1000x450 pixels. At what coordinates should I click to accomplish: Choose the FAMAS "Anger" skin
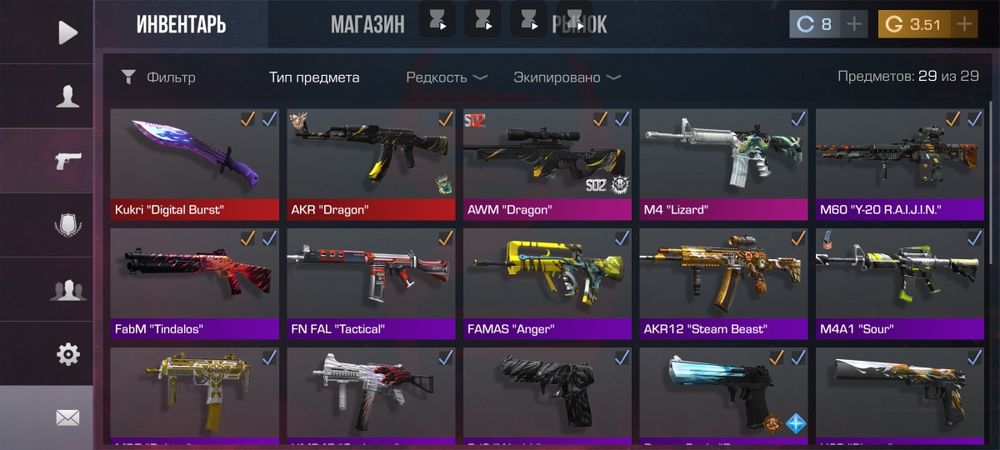(x=547, y=283)
